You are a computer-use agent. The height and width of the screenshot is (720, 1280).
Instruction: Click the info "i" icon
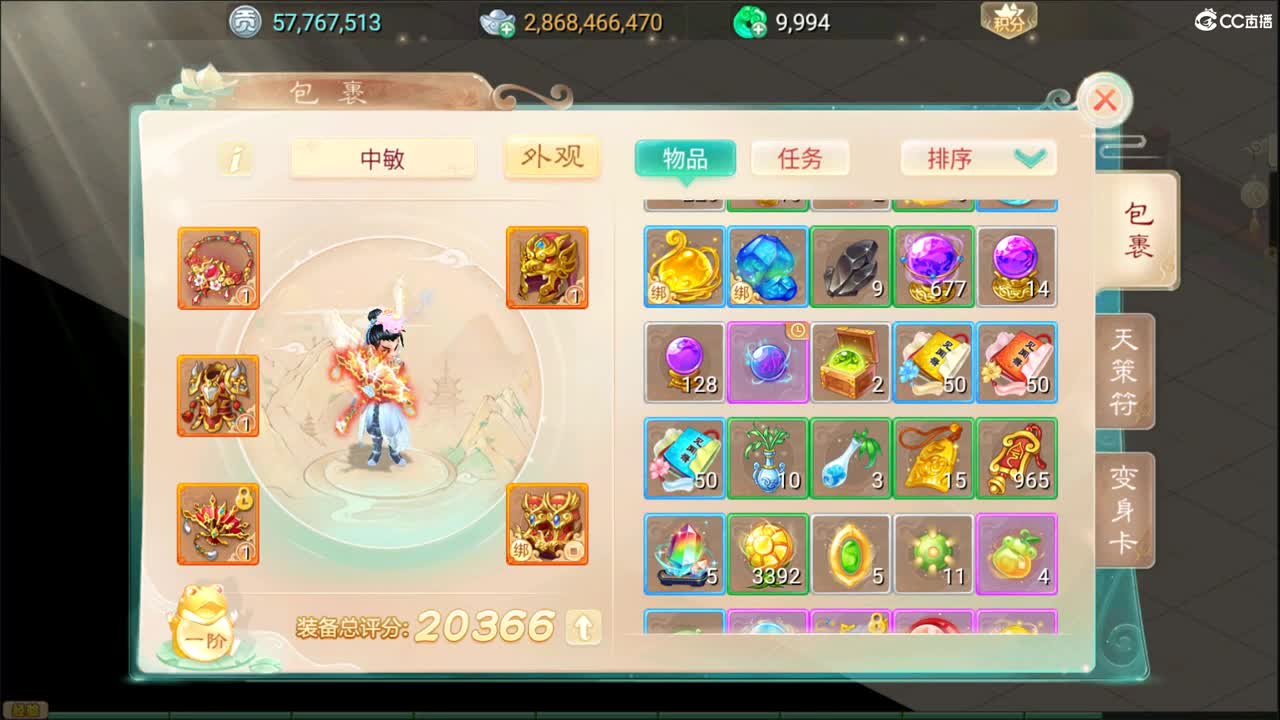pos(236,158)
